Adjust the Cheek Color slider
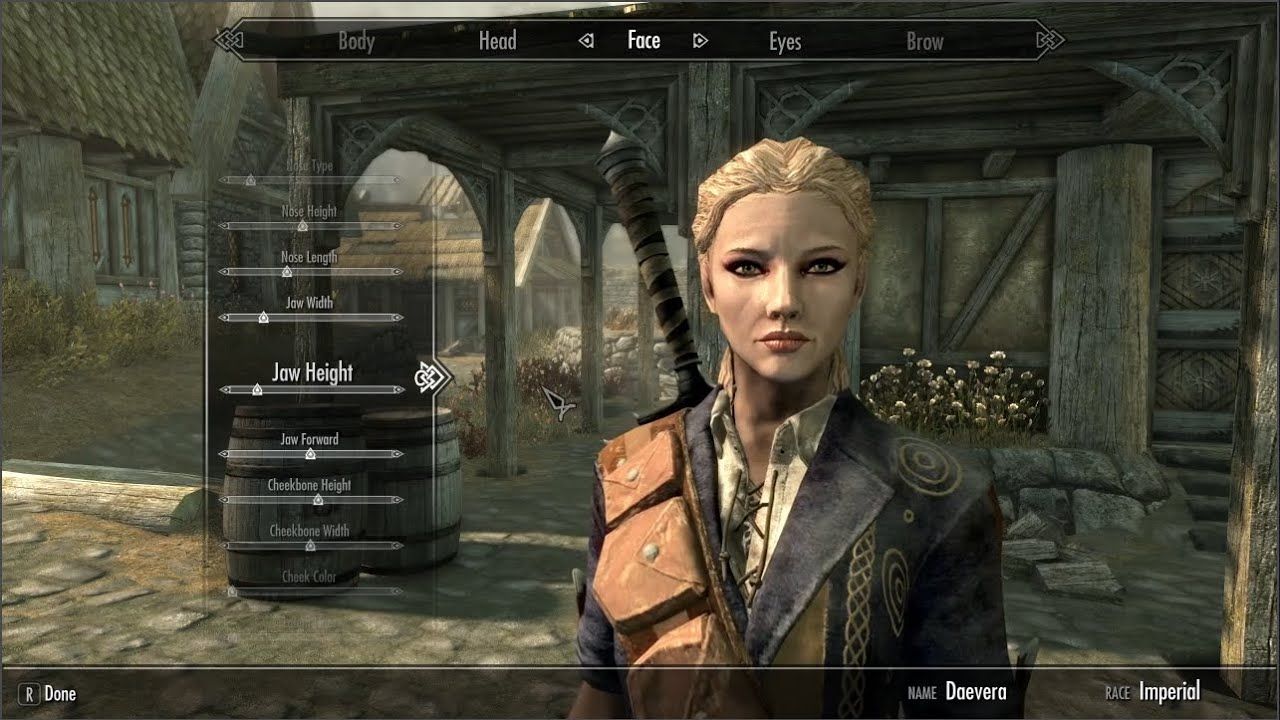1280x720 pixels. [233, 591]
